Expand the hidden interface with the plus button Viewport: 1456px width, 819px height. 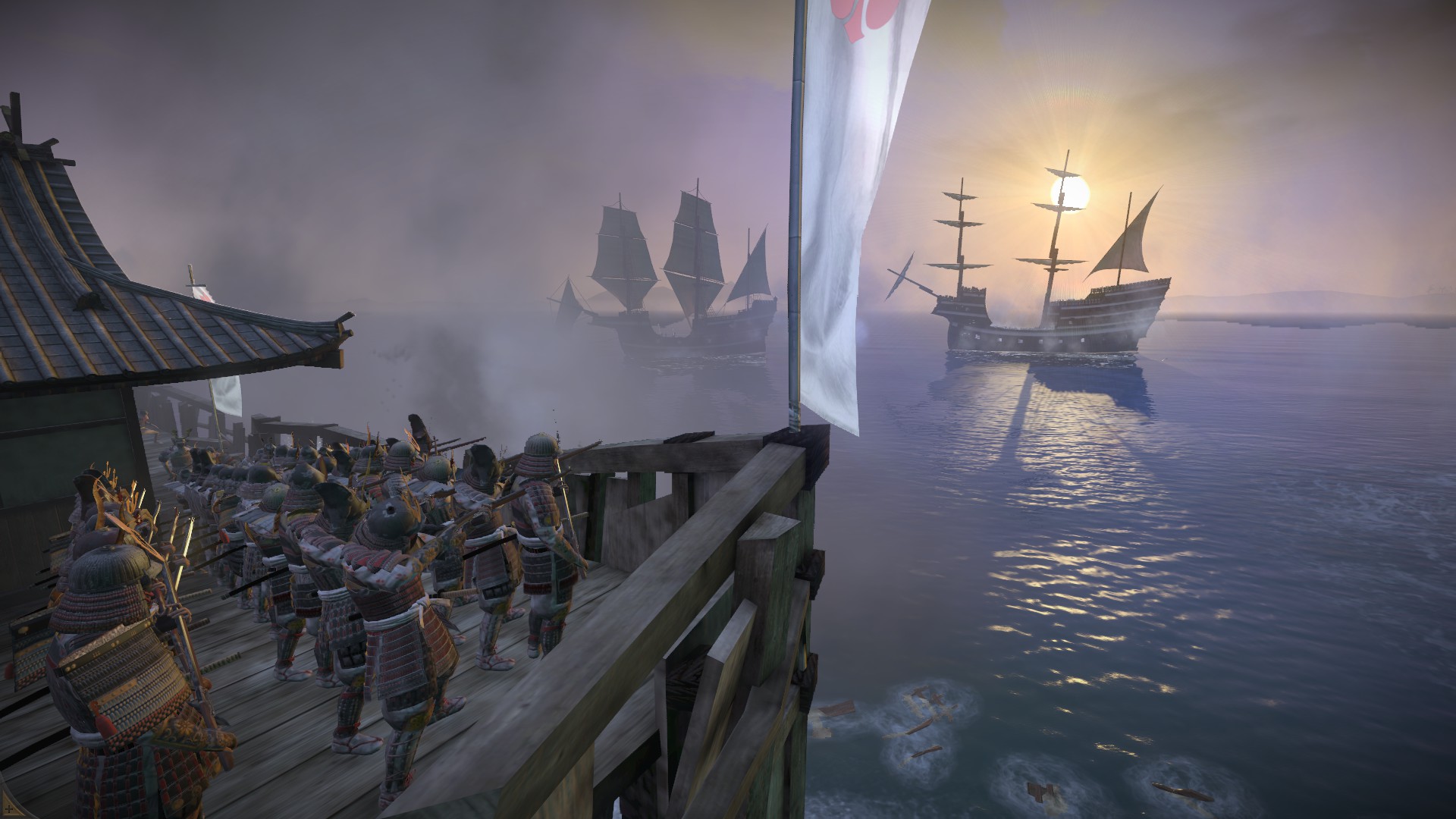pyautogui.click(x=9, y=809)
